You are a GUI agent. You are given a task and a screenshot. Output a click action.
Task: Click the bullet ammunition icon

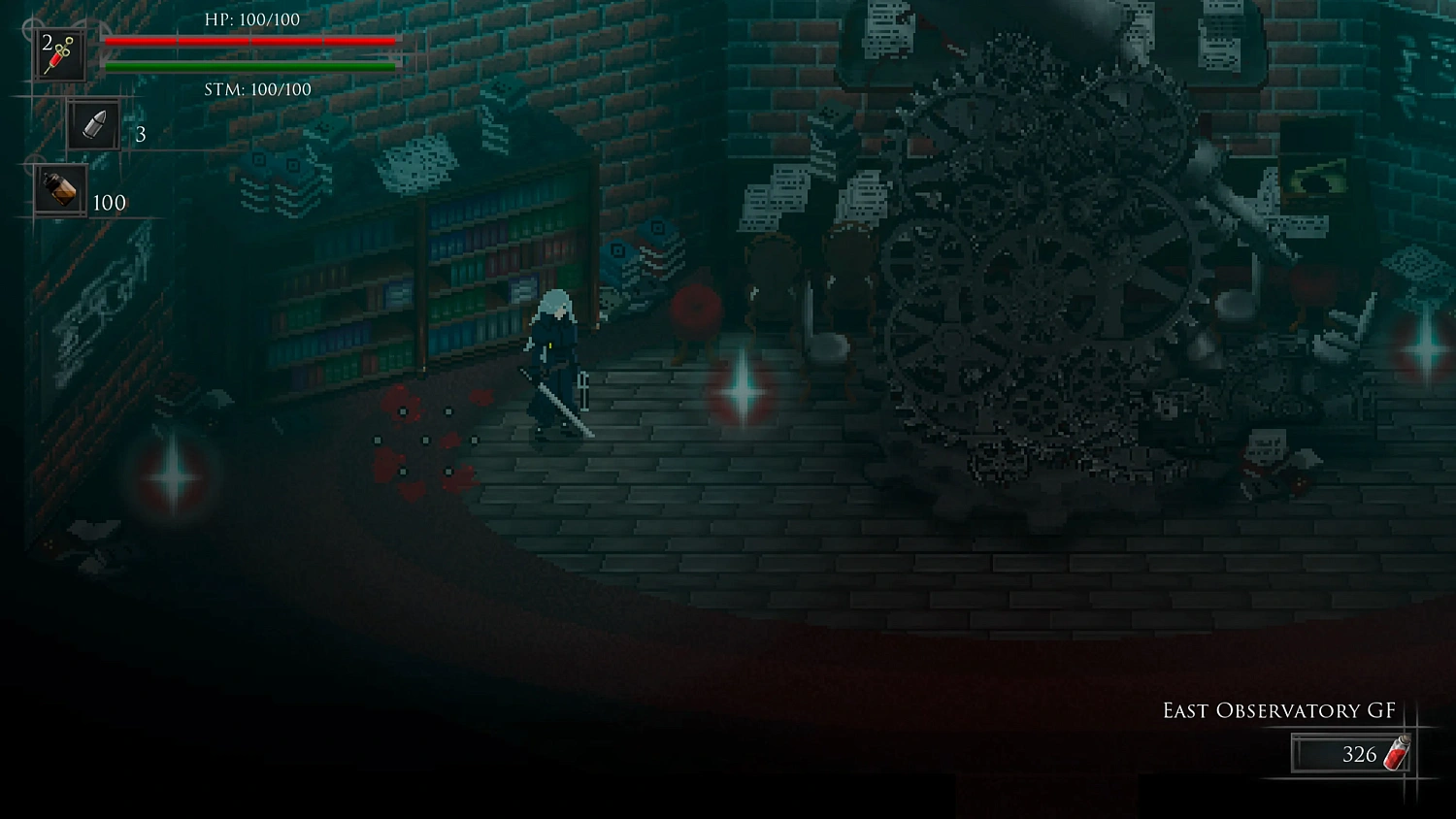(92, 124)
